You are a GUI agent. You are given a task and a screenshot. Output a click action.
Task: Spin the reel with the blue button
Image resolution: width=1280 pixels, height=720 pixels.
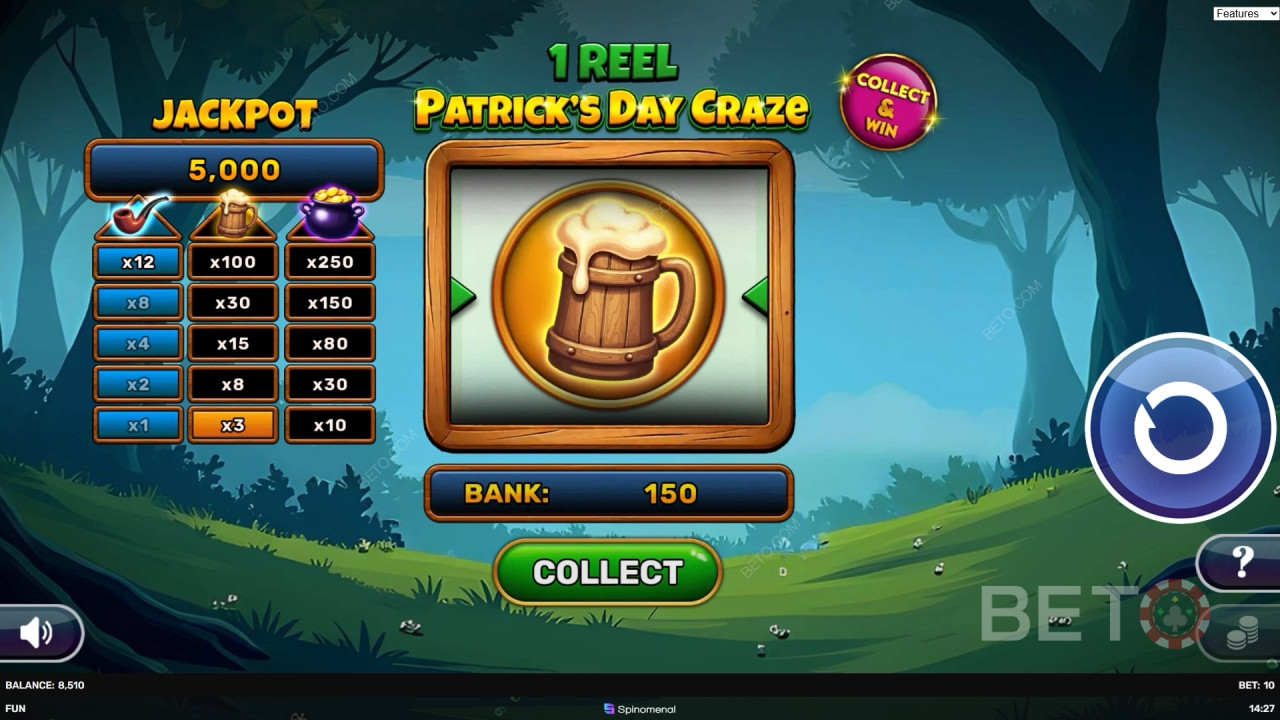[x=1180, y=427]
